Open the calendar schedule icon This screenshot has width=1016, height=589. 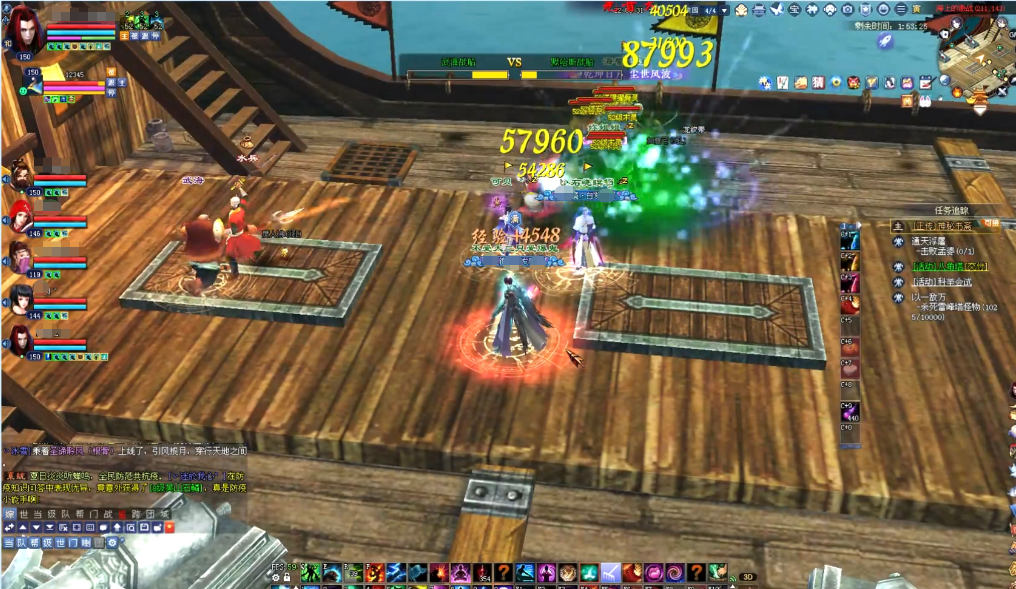[925, 82]
